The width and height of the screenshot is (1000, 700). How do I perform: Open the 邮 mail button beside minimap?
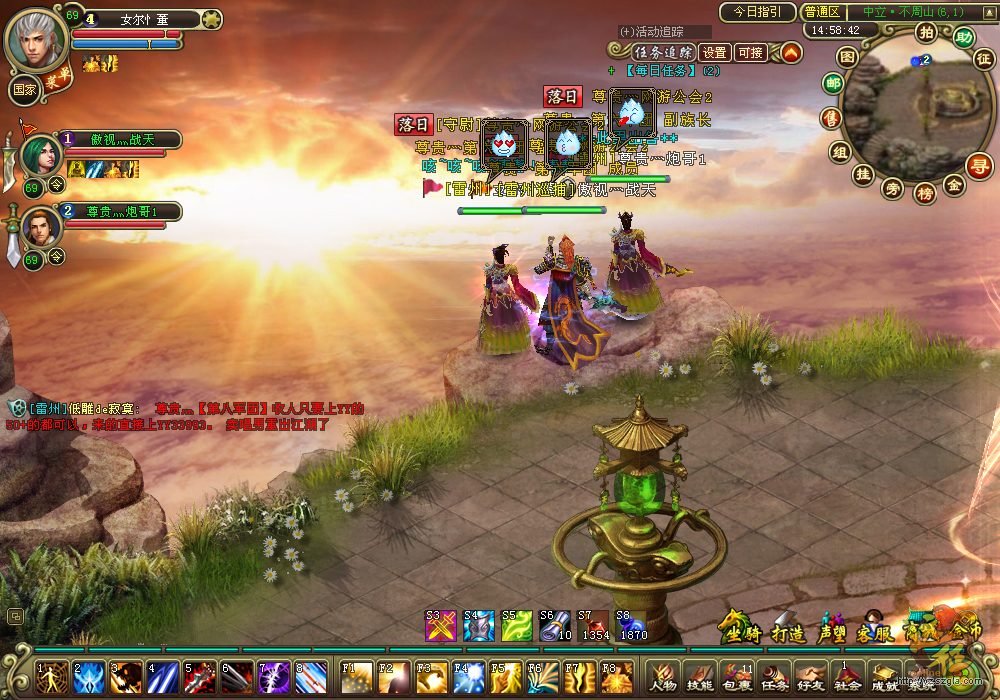(x=832, y=84)
